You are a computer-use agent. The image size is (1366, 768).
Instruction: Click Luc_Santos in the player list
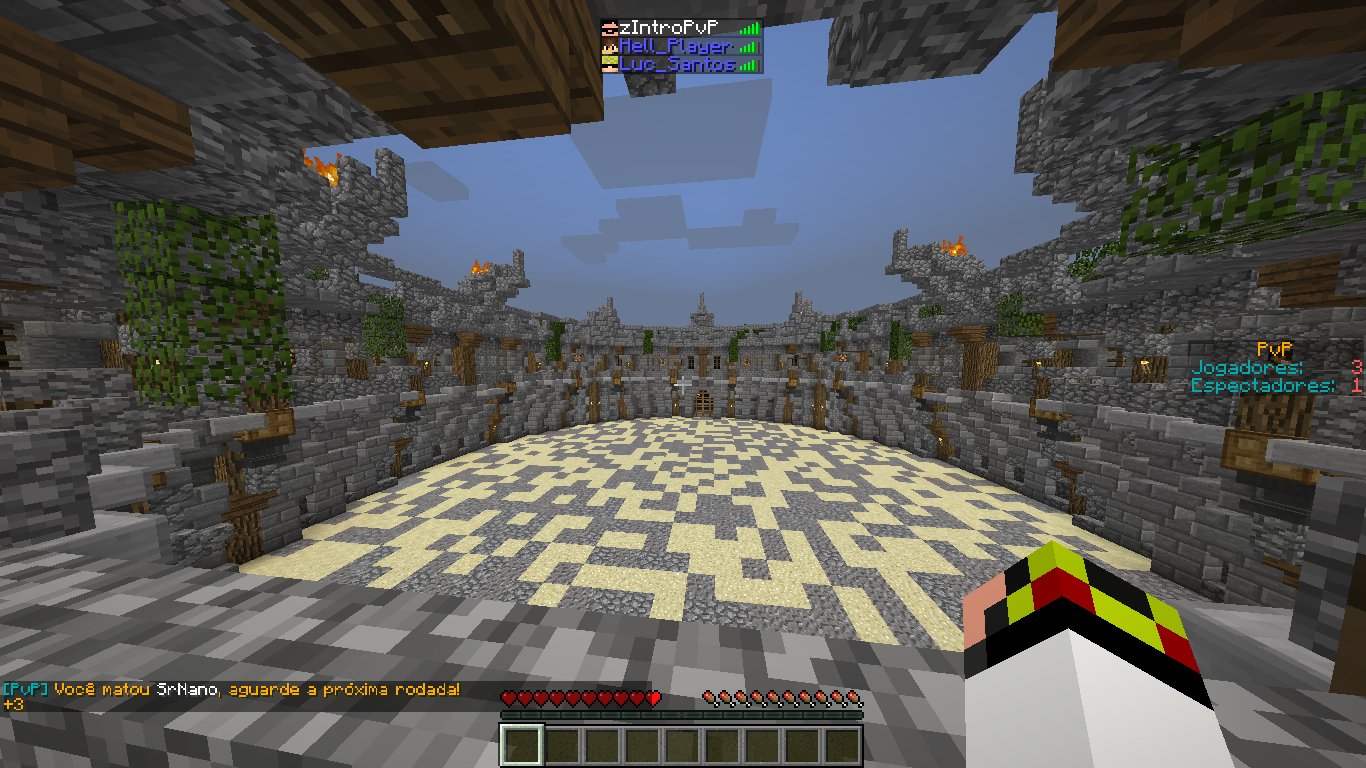click(677, 64)
